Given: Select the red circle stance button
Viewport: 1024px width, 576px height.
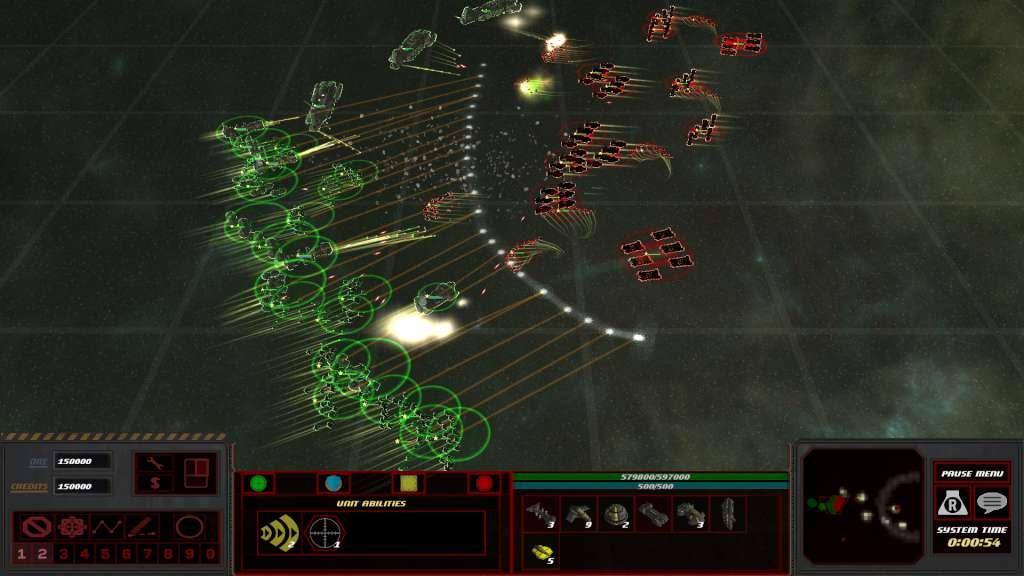Looking at the screenshot, I should (484, 483).
